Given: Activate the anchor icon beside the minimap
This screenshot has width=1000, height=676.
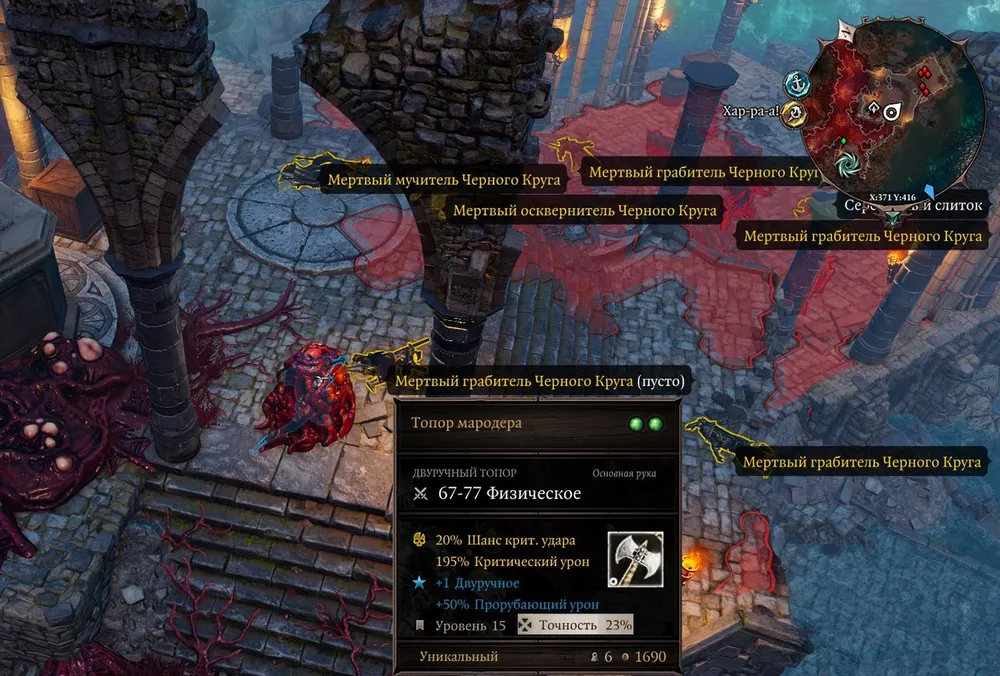Looking at the screenshot, I should 796,84.
